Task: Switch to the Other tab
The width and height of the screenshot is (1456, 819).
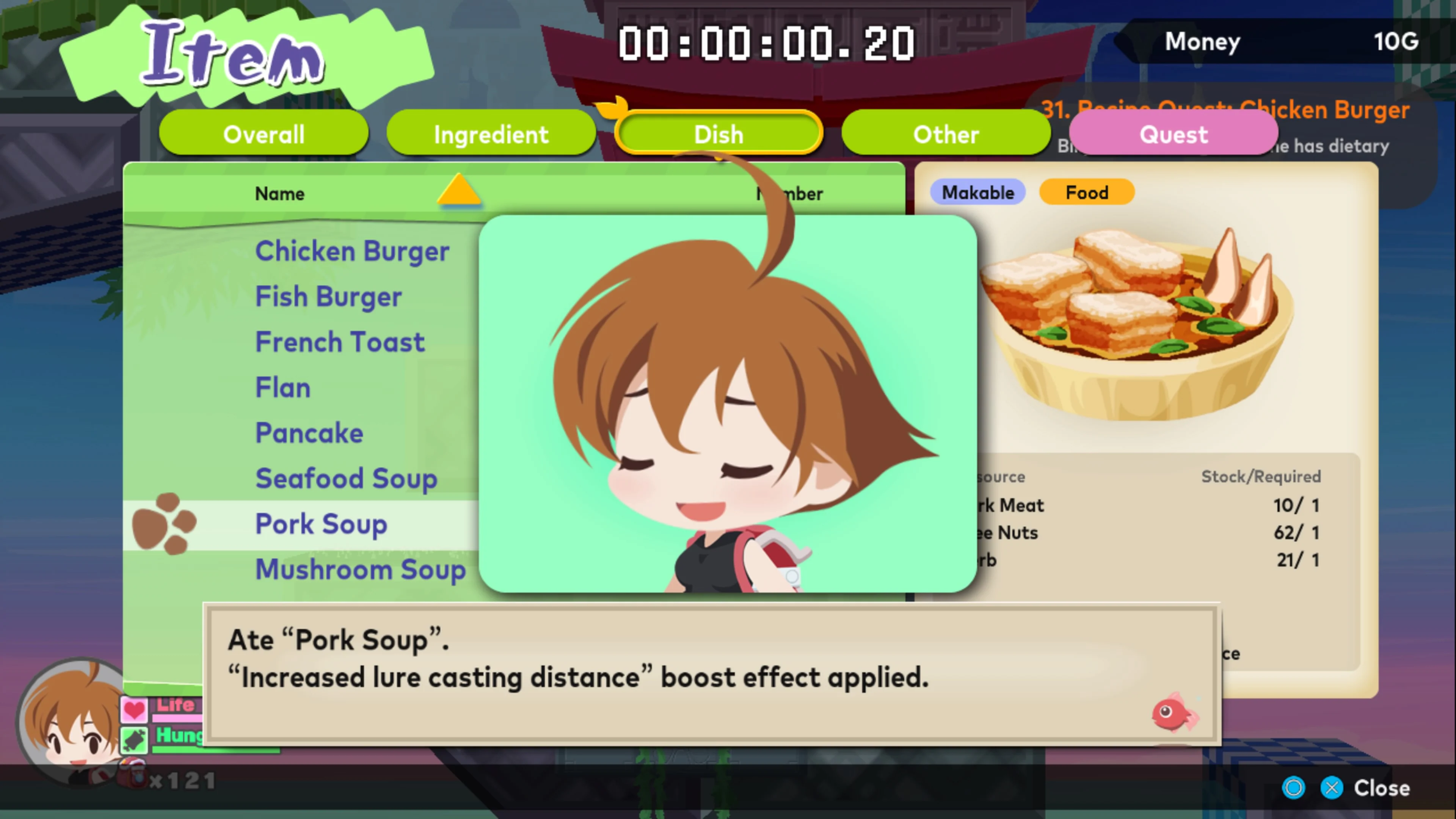Action: coord(946,134)
